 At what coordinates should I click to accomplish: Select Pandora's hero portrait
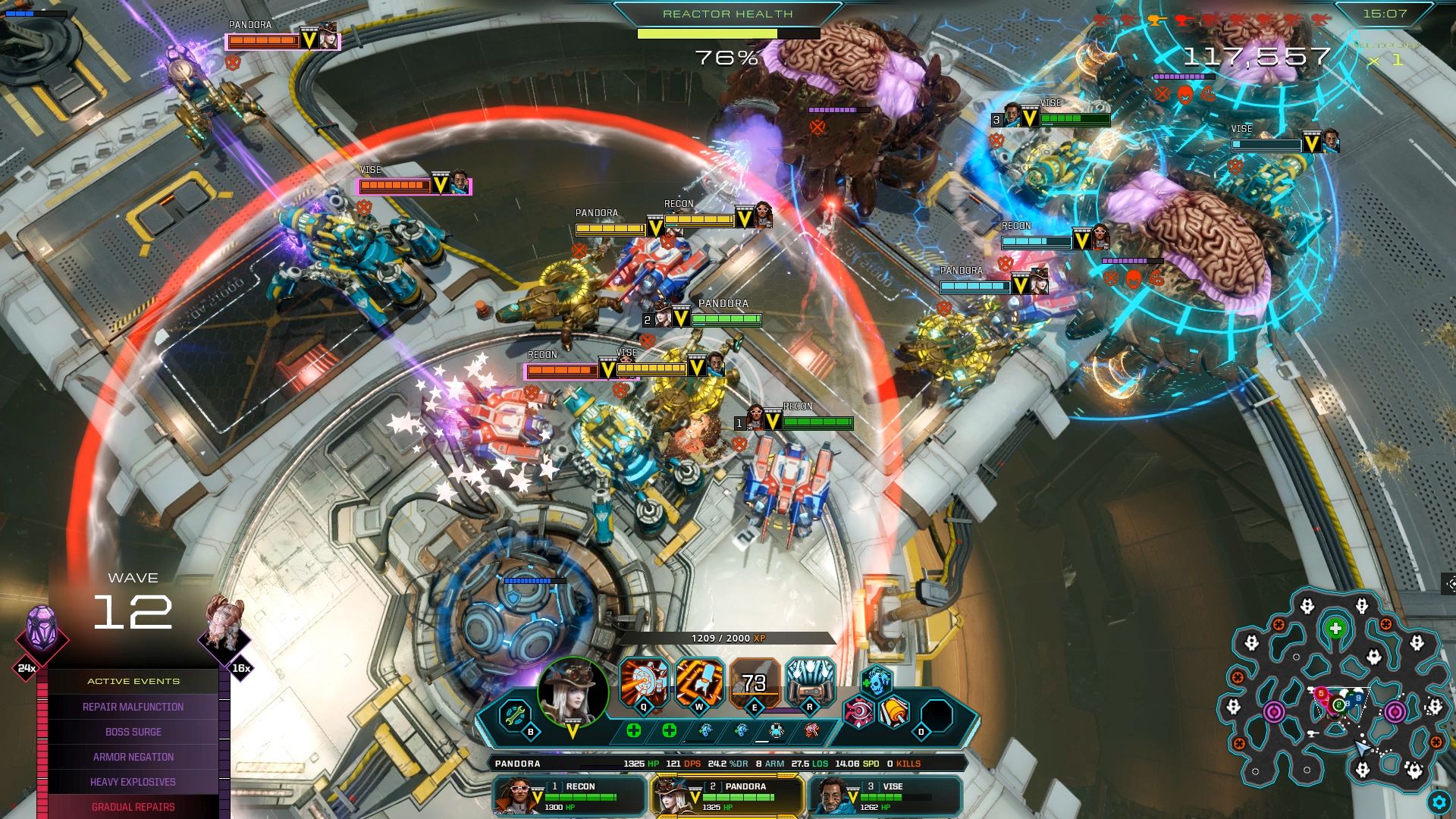(x=573, y=691)
